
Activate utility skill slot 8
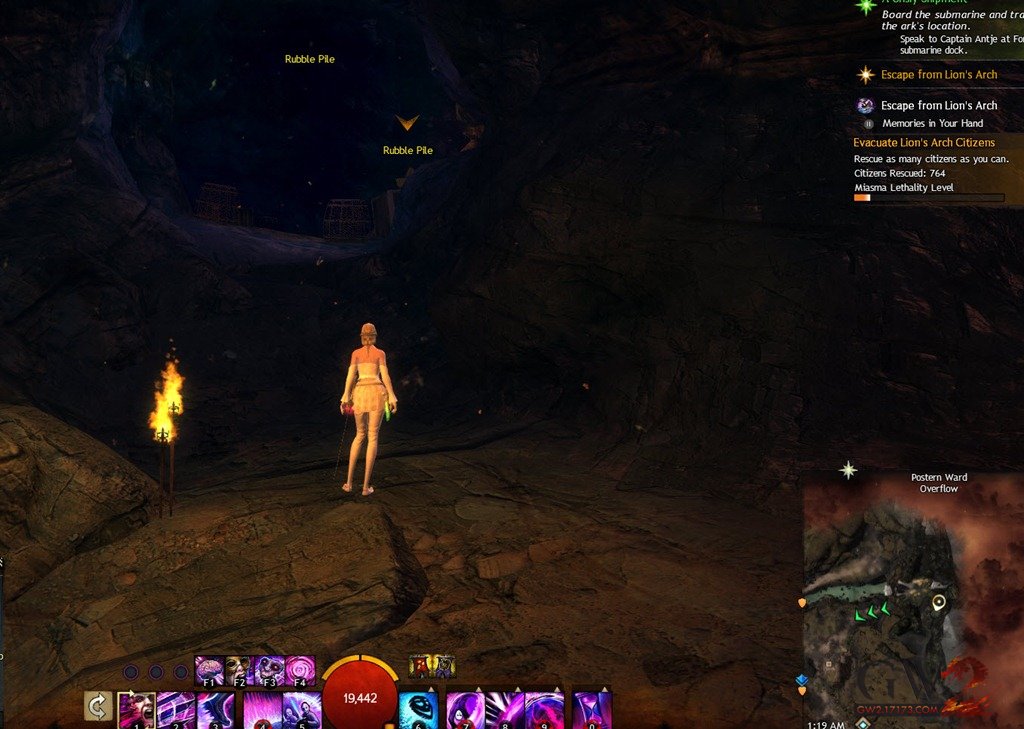(505, 710)
